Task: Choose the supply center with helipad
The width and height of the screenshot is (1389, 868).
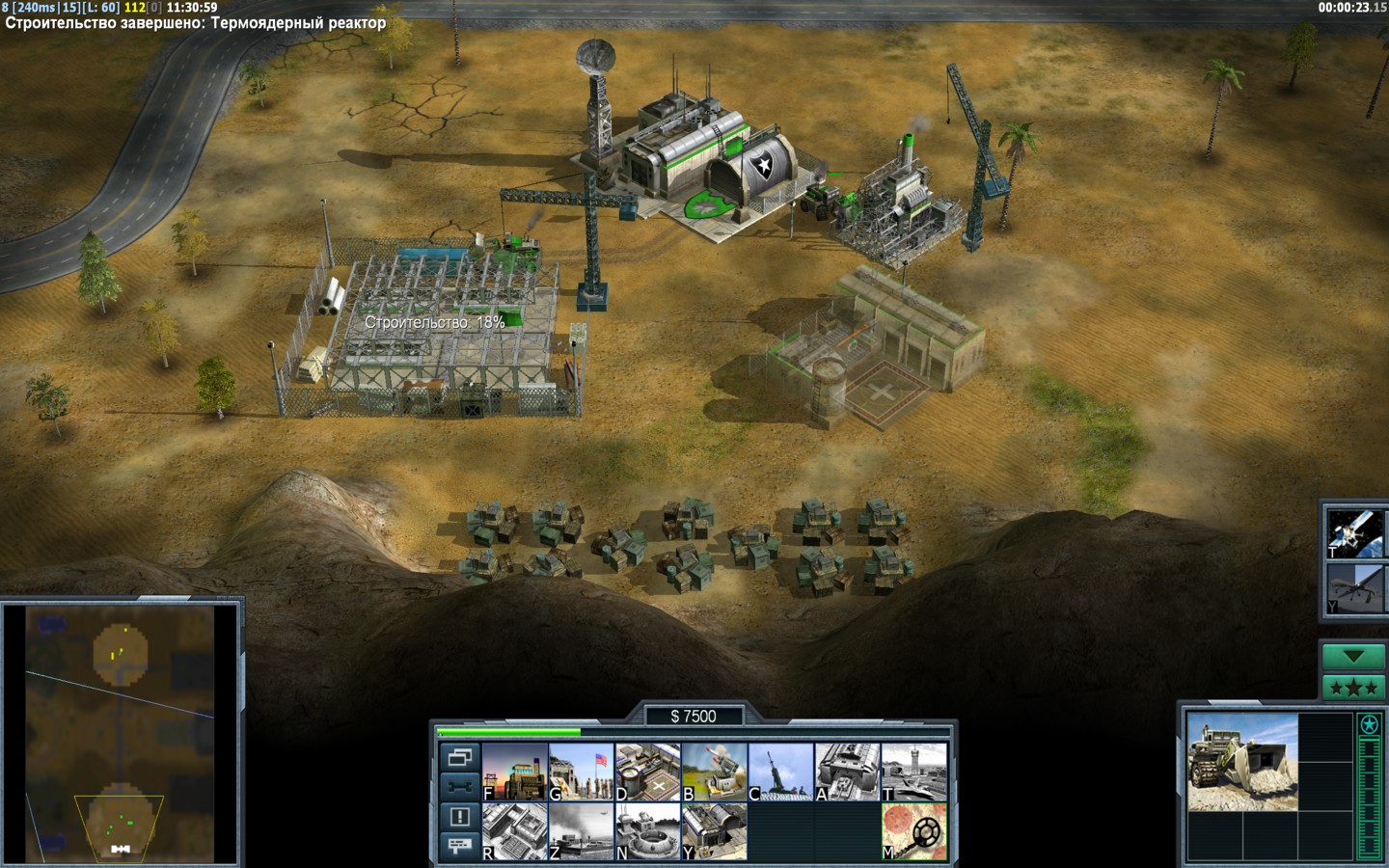Action: click(648, 772)
